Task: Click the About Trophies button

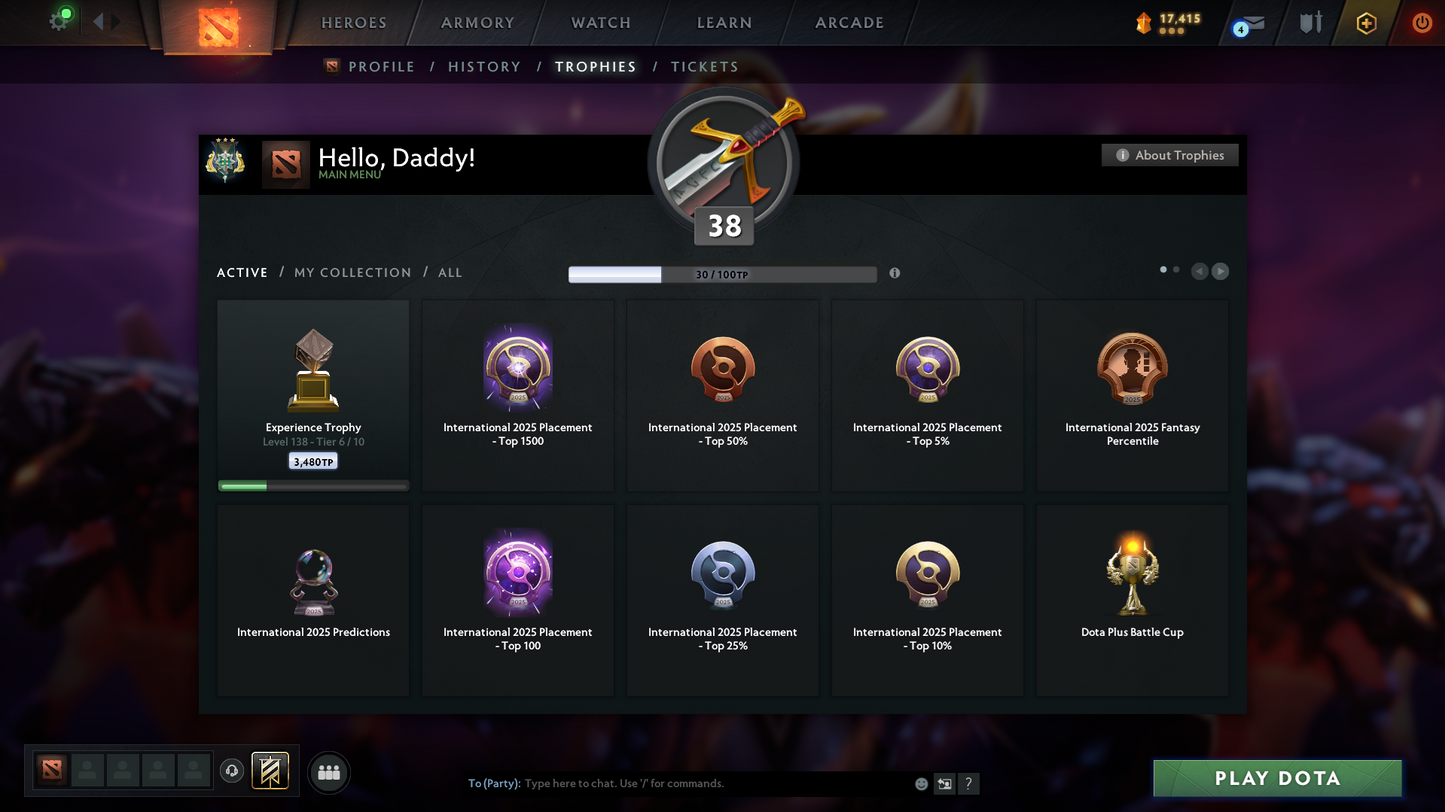Action: pos(1170,155)
